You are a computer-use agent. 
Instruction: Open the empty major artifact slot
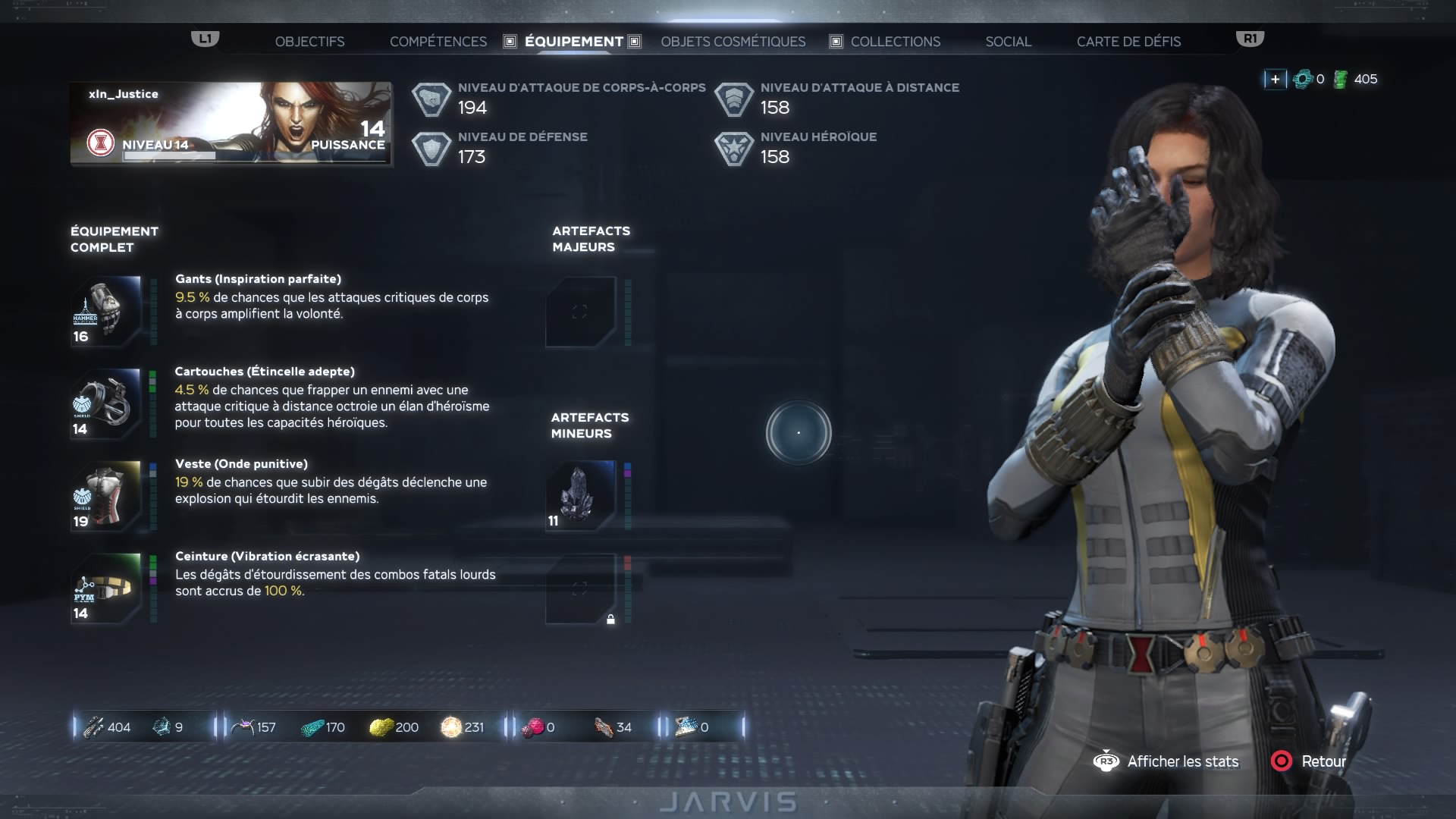tap(581, 312)
